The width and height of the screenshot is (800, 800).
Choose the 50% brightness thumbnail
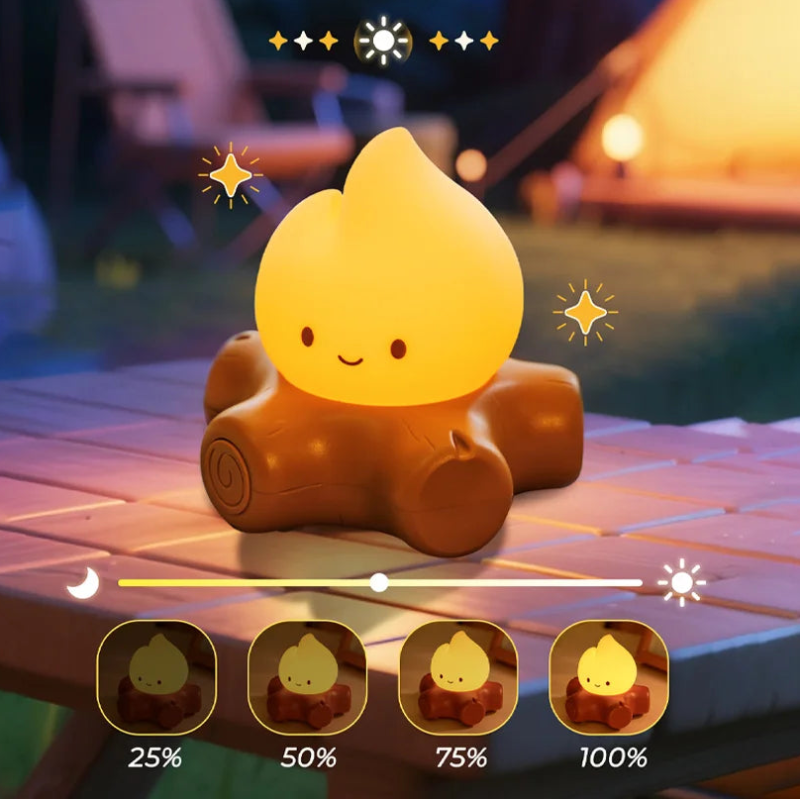click(x=307, y=678)
